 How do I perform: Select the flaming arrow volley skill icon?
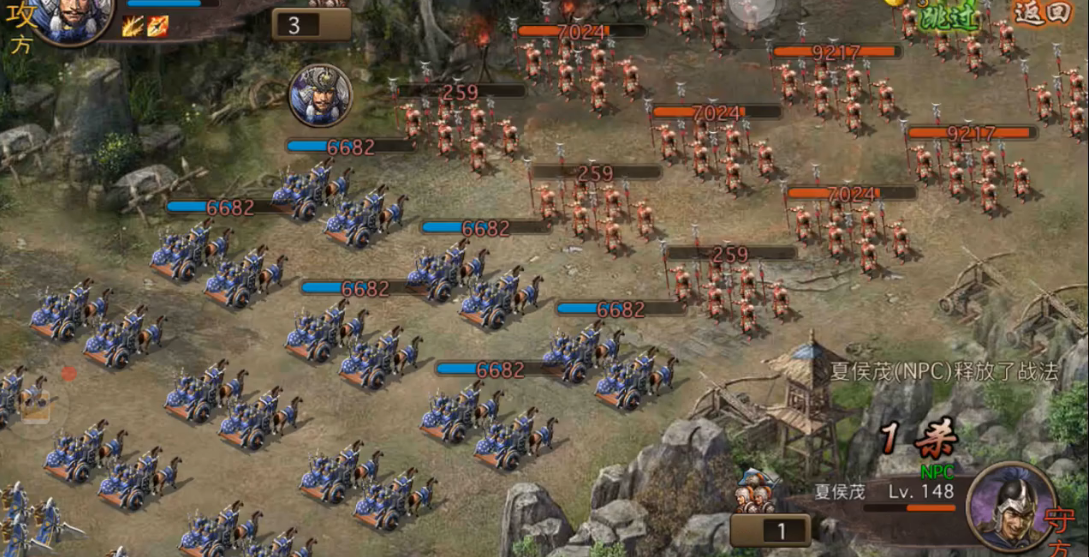click(134, 27)
